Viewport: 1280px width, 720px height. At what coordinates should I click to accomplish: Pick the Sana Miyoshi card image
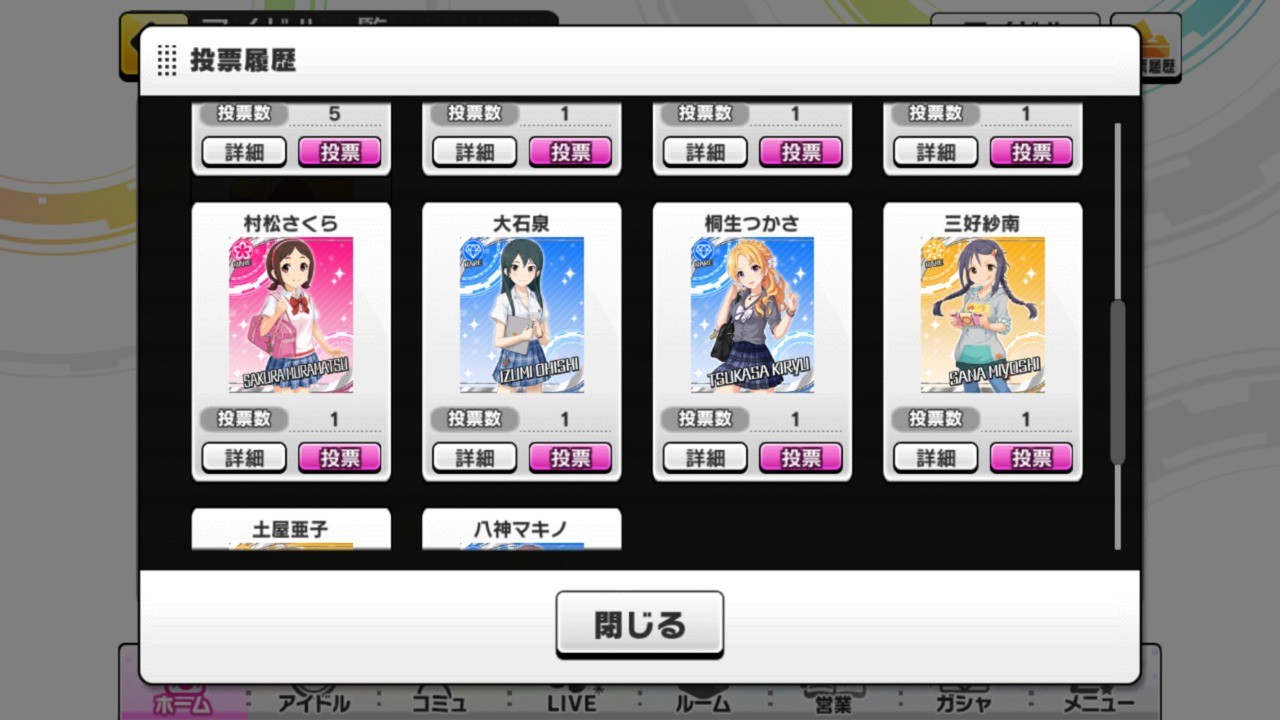pos(983,314)
